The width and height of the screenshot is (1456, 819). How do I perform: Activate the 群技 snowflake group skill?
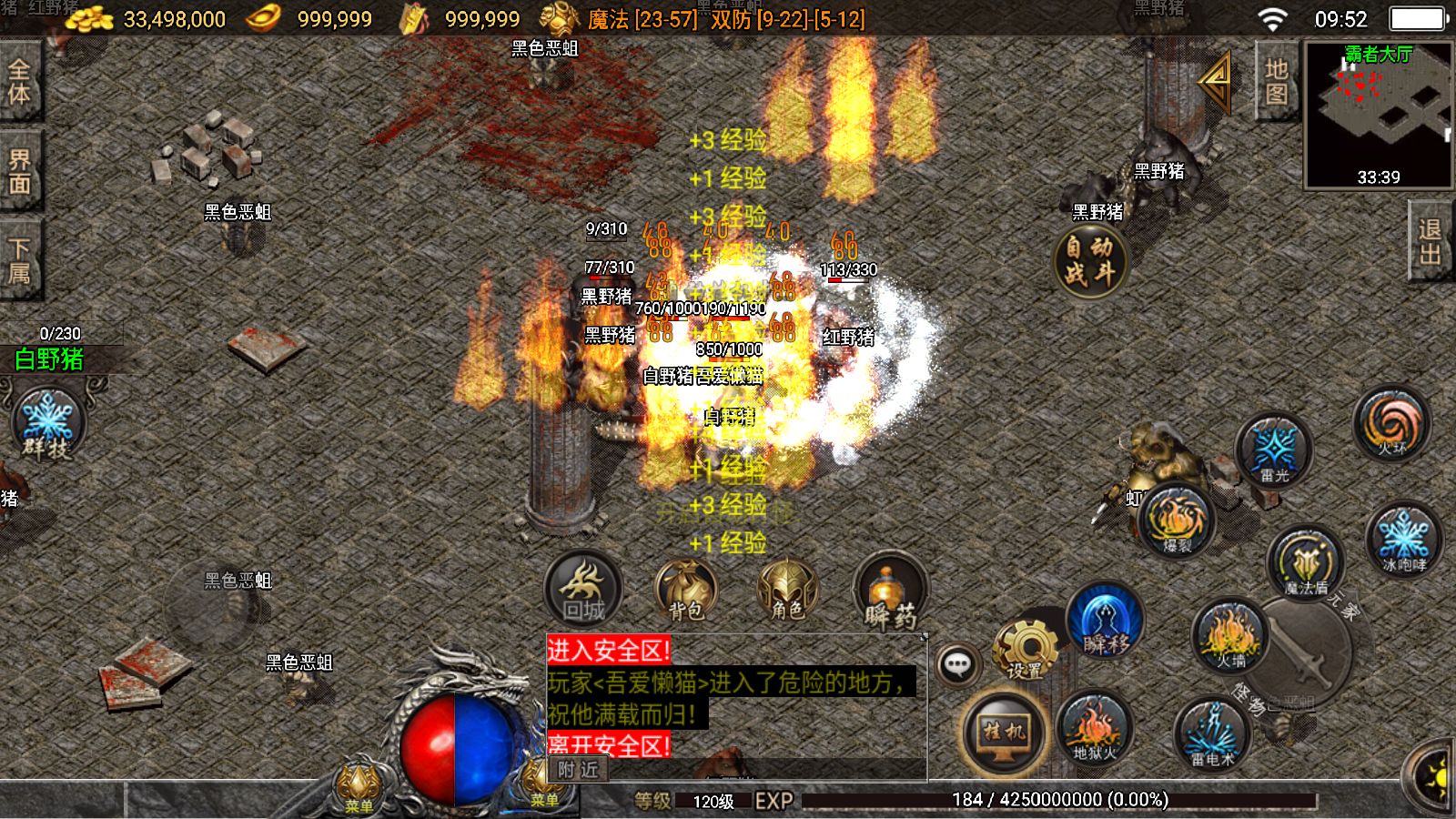click(47, 425)
